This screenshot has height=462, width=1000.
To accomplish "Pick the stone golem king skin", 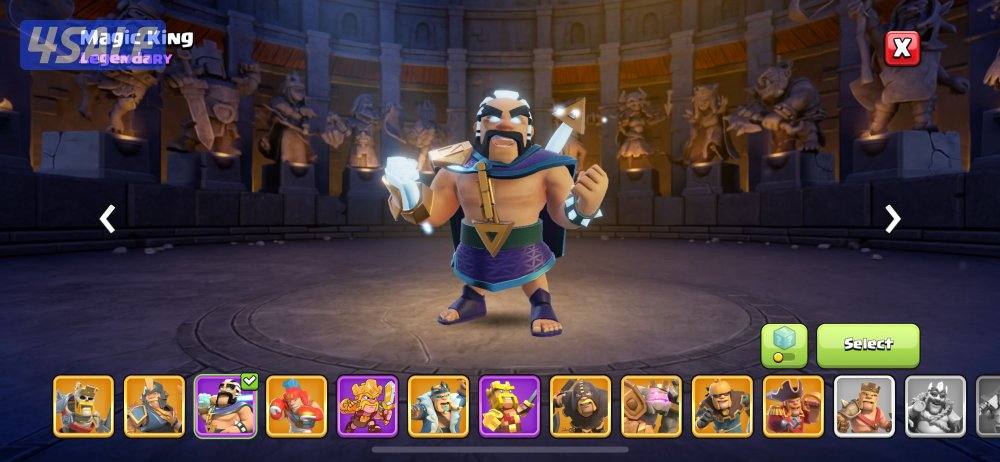I will 652,406.
